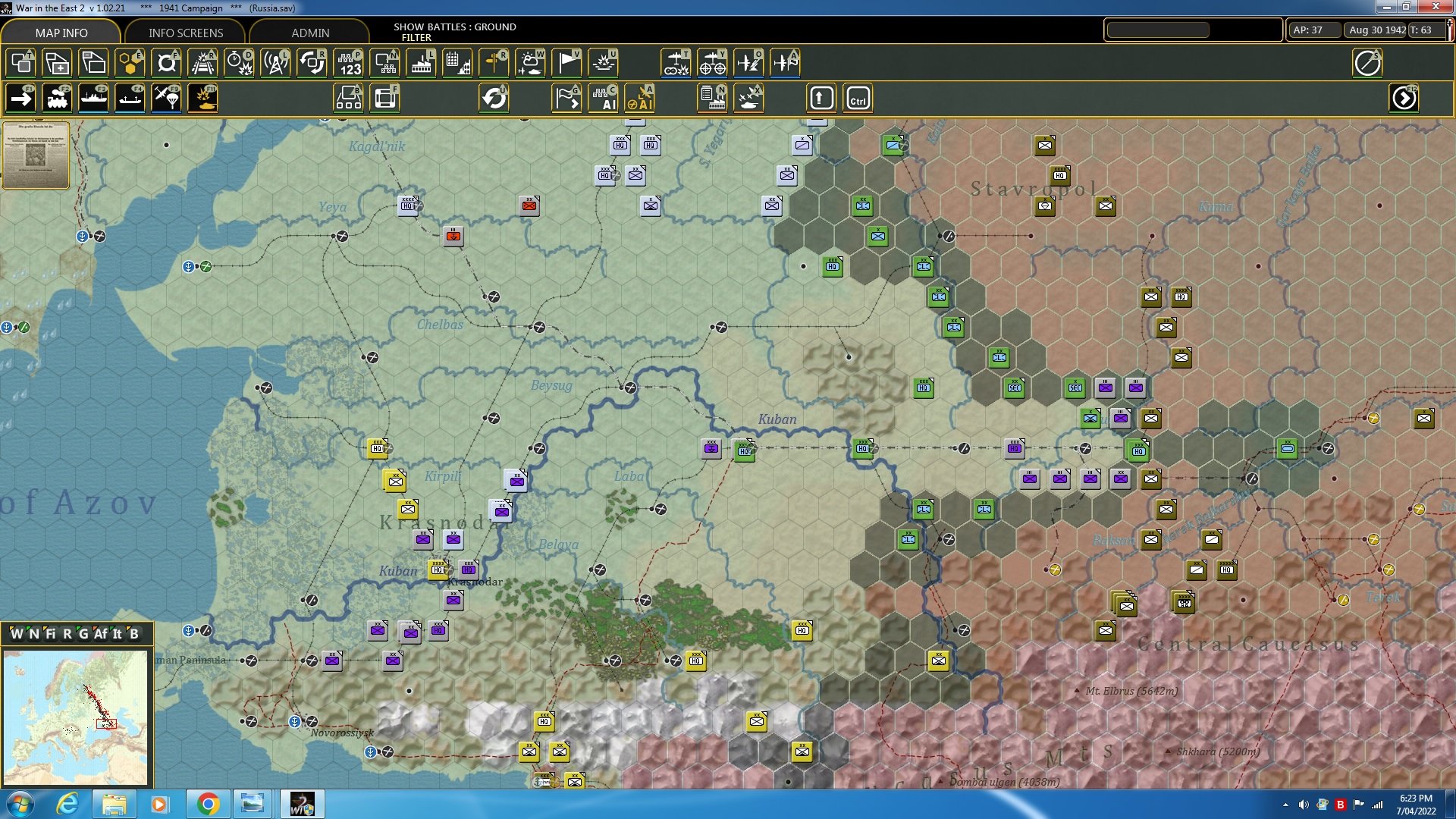Toggle the It nationality filter button

117,634
